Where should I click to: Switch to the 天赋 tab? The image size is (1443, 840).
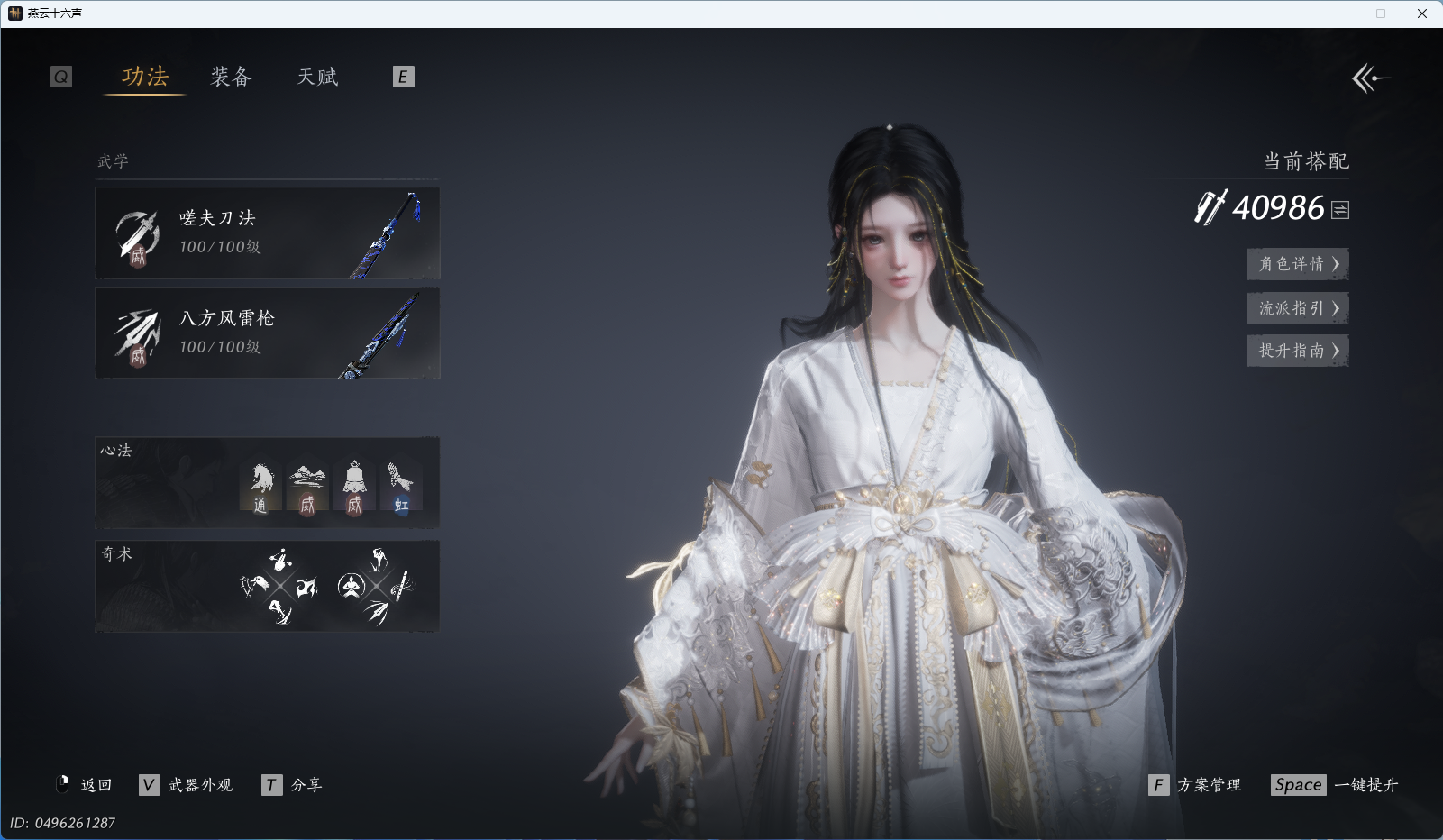coord(317,77)
